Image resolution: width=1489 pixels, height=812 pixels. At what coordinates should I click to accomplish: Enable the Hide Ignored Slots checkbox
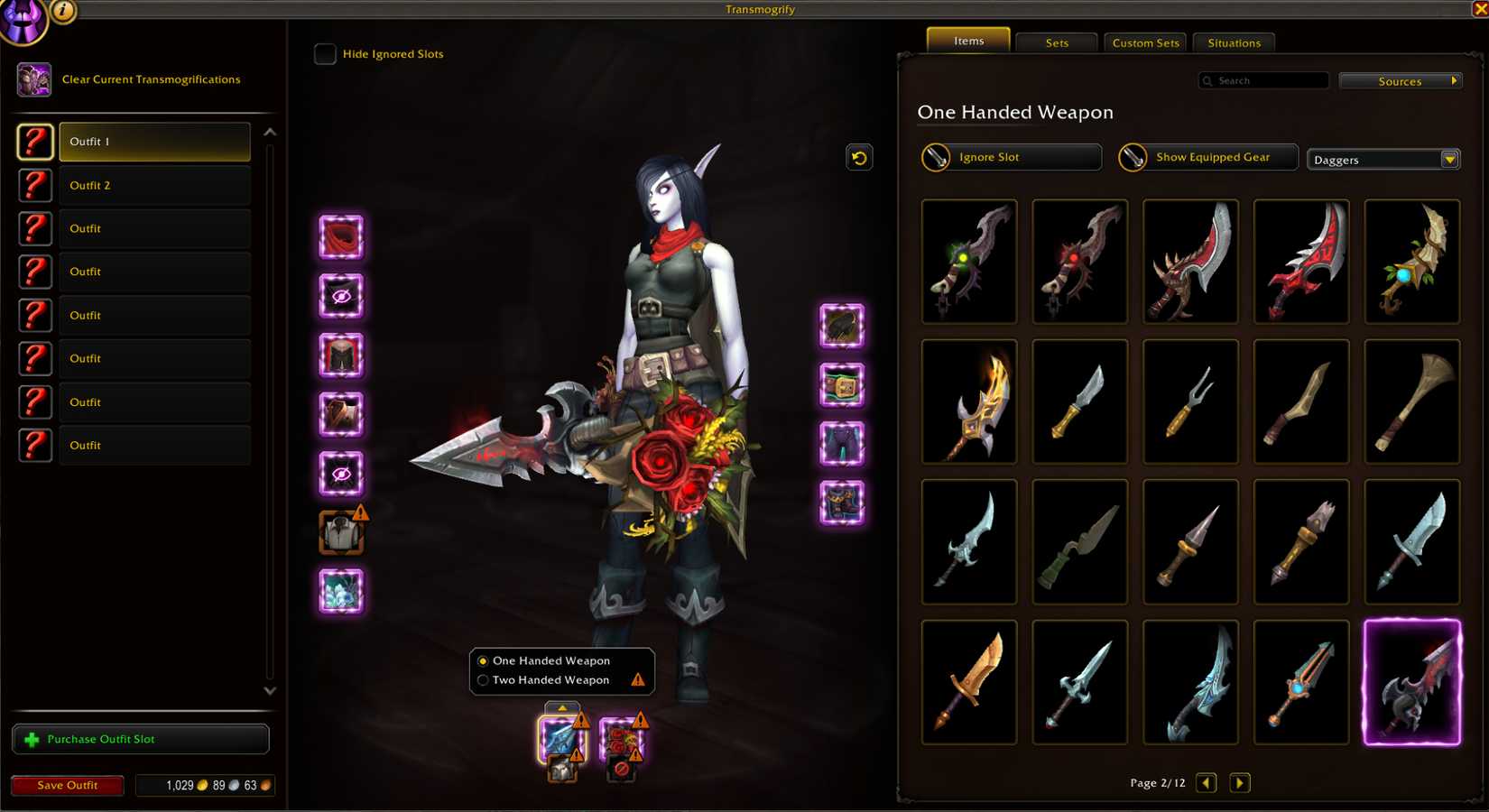(325, 54)
